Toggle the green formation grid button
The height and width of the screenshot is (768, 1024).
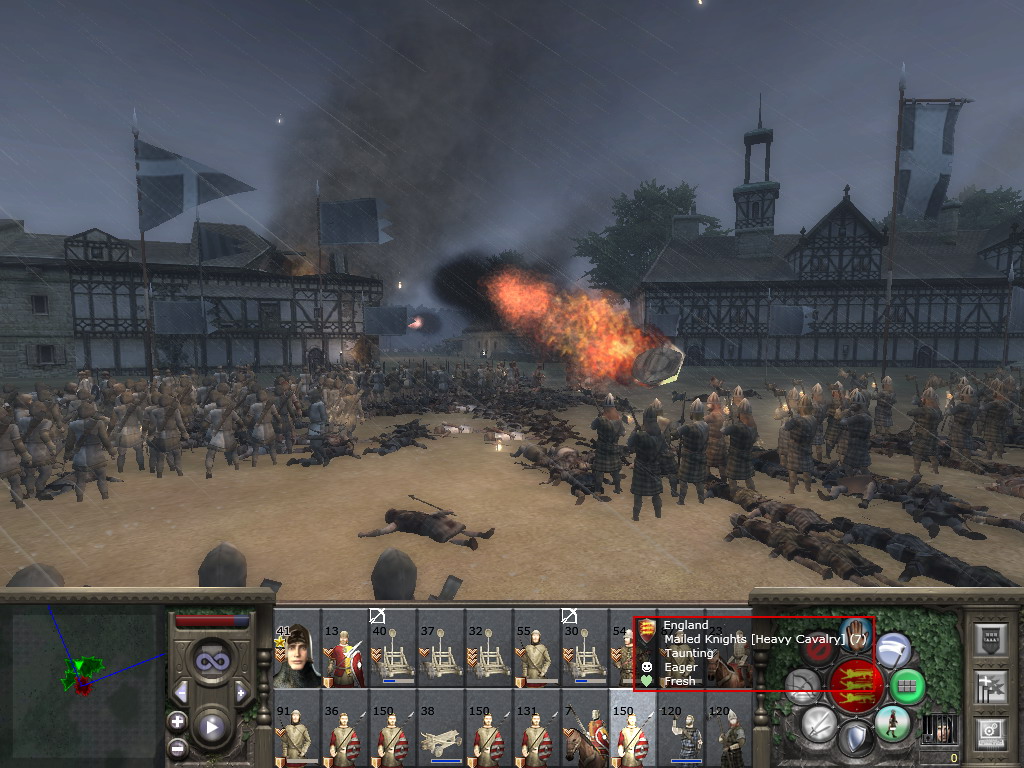coord(906,687)
